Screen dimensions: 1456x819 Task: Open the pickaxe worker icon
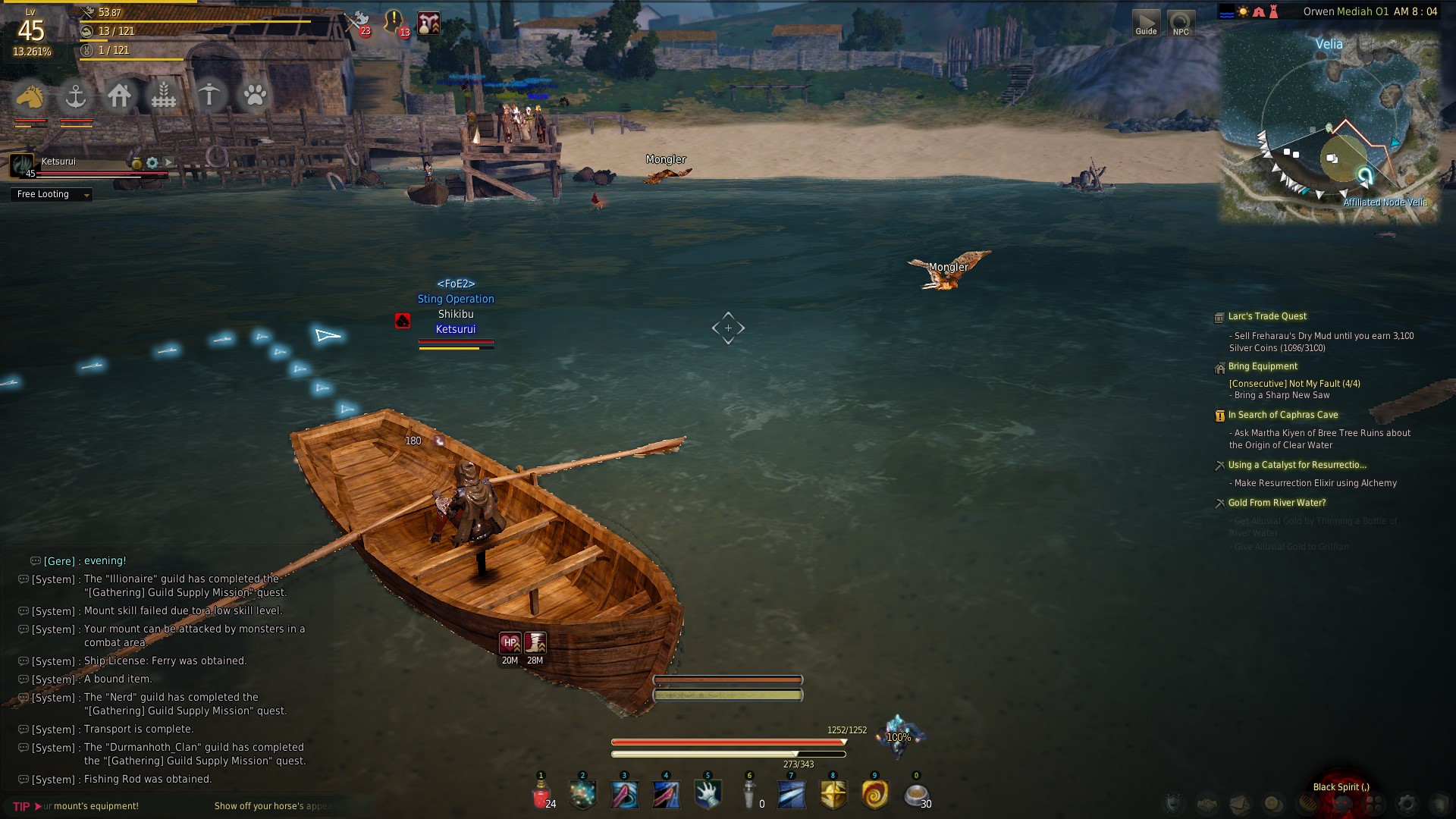(209, 96)
